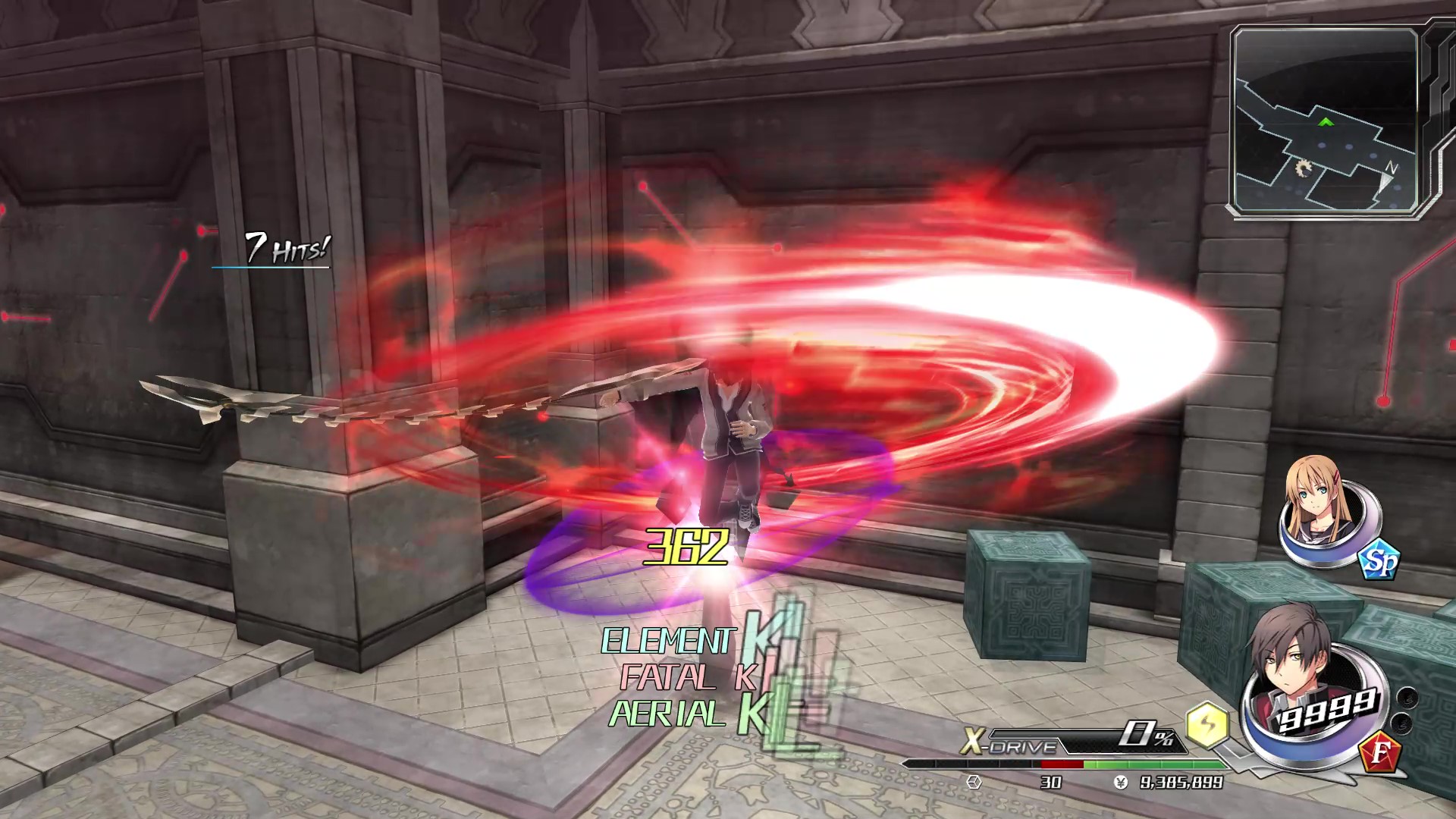Open the dungeon minimap

1326,121
